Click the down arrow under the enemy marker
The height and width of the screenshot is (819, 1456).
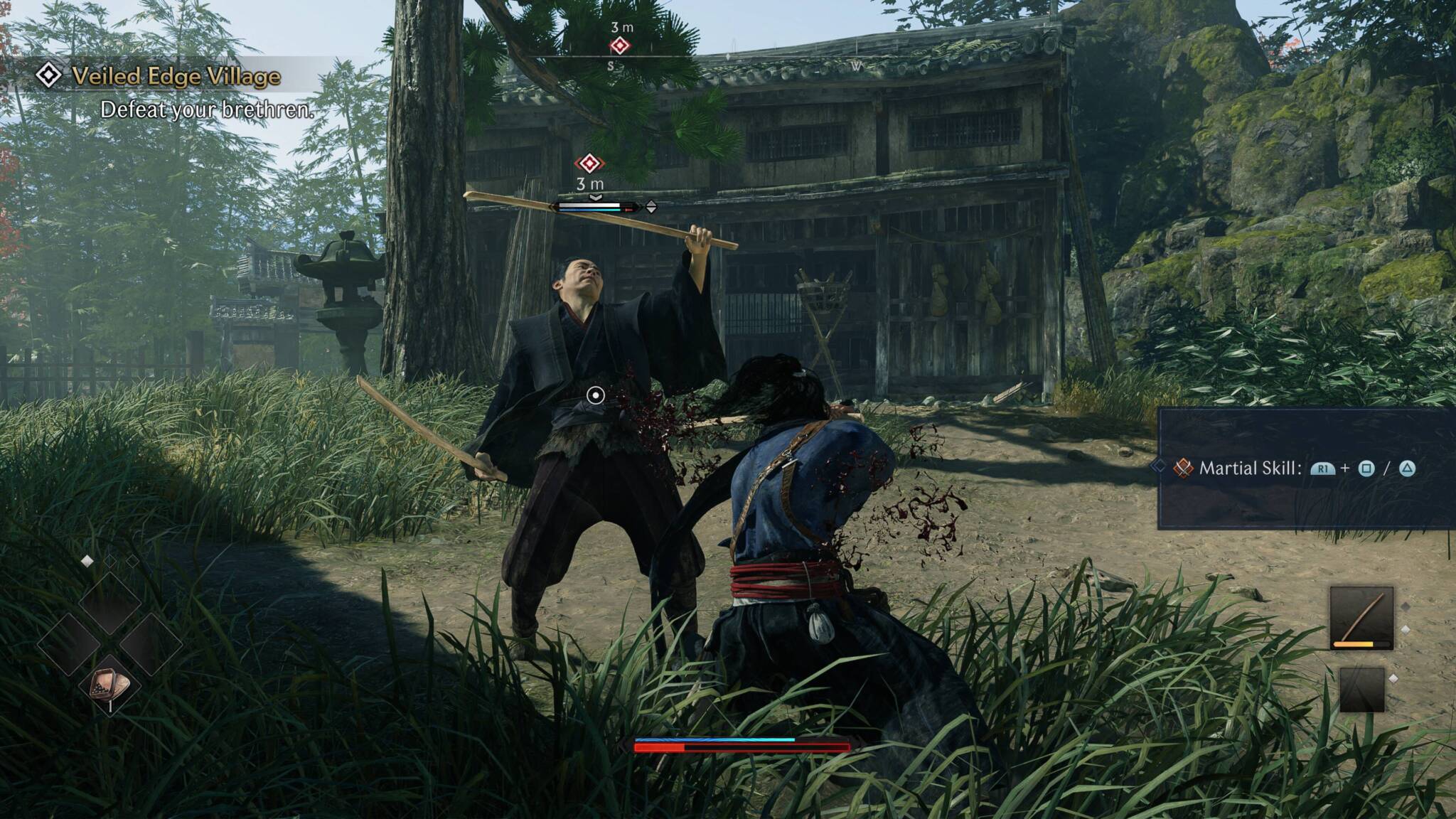[596, 198]
